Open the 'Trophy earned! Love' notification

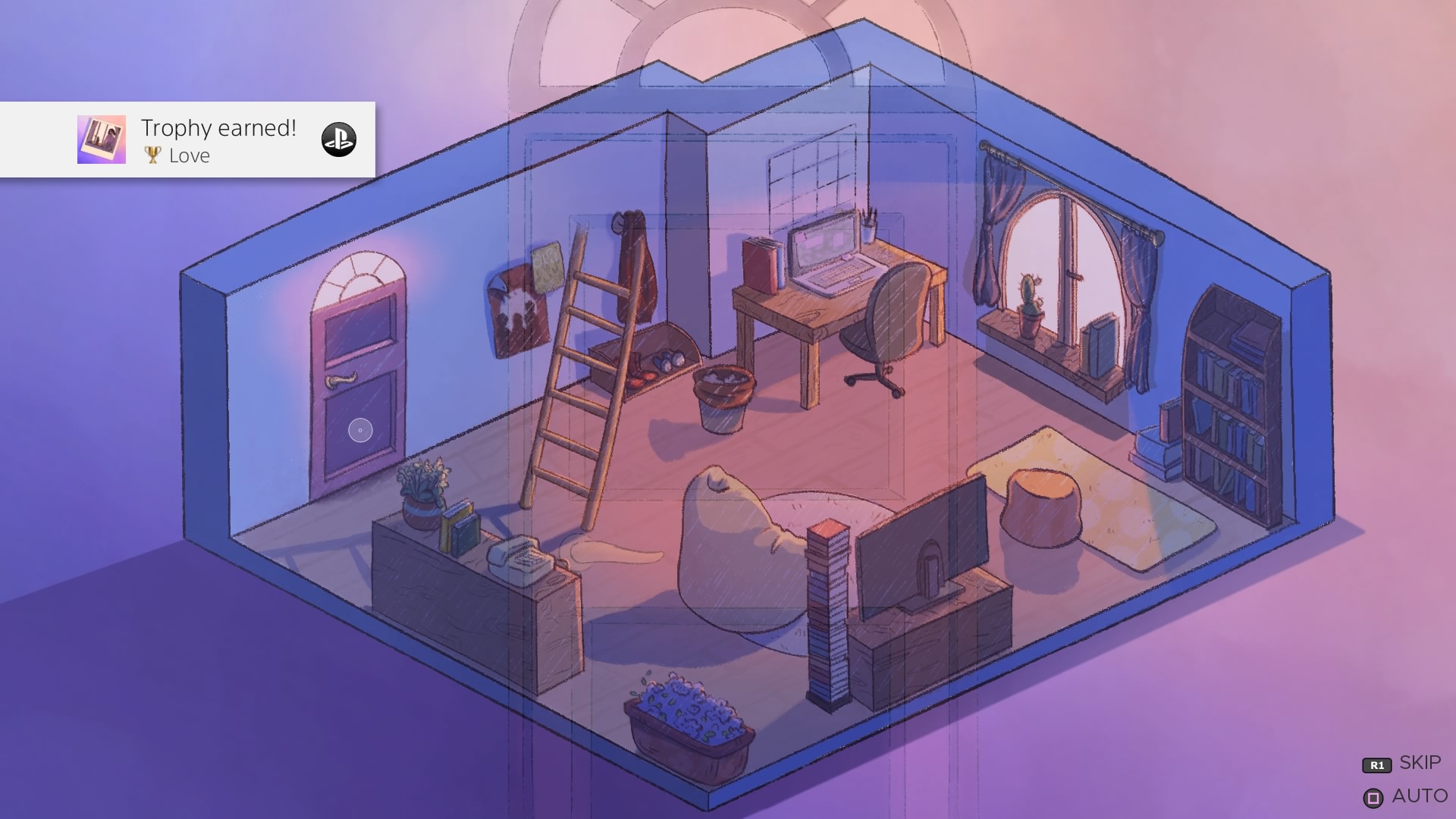[220, 140]
